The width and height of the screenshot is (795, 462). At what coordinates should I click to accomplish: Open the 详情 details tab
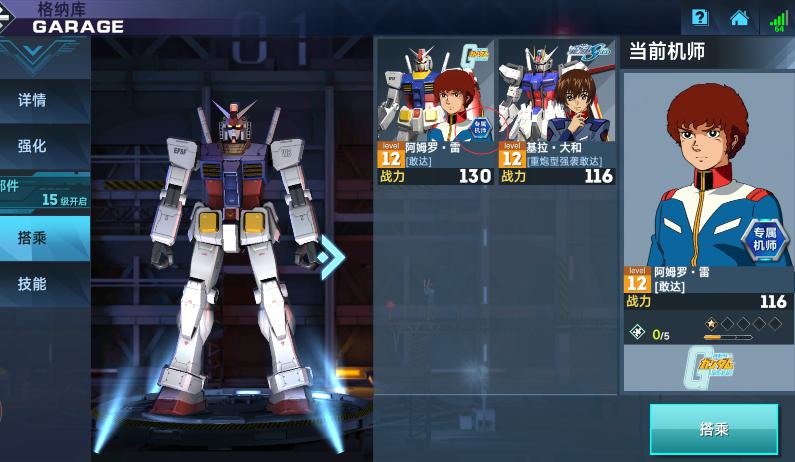pyautogui.click(x=33, y=100)
